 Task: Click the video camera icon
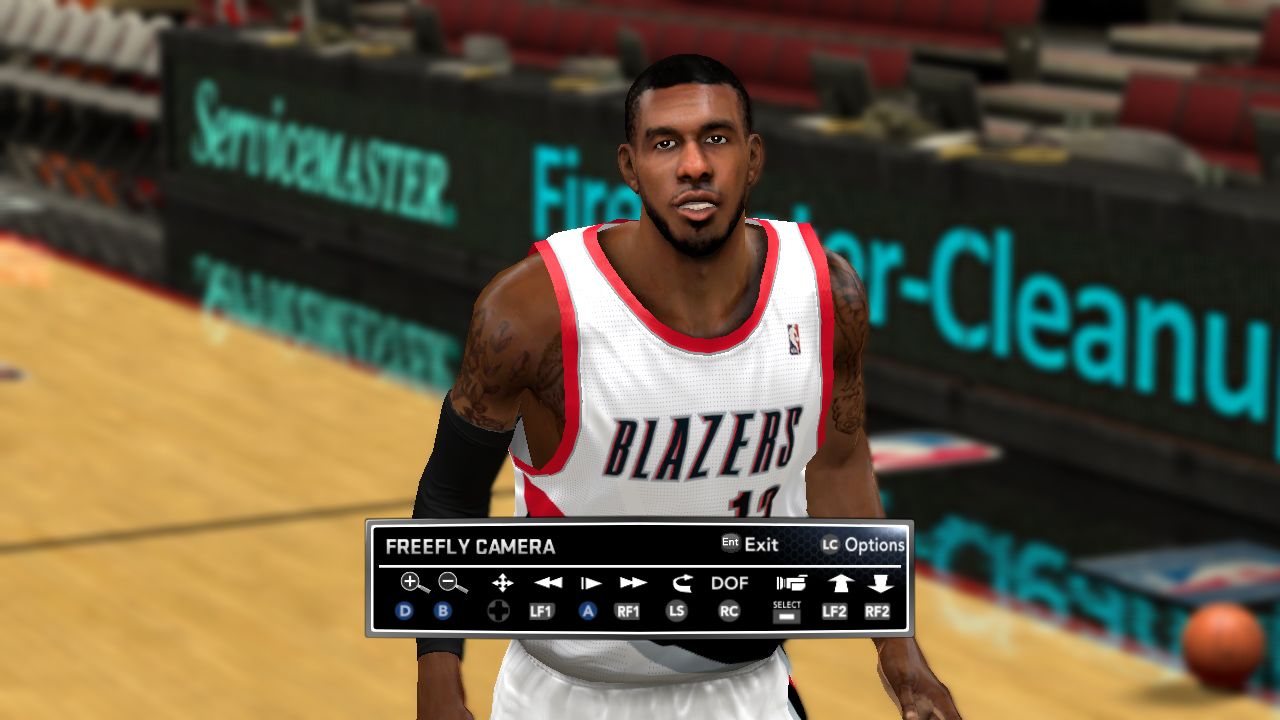tap(790, 583)
